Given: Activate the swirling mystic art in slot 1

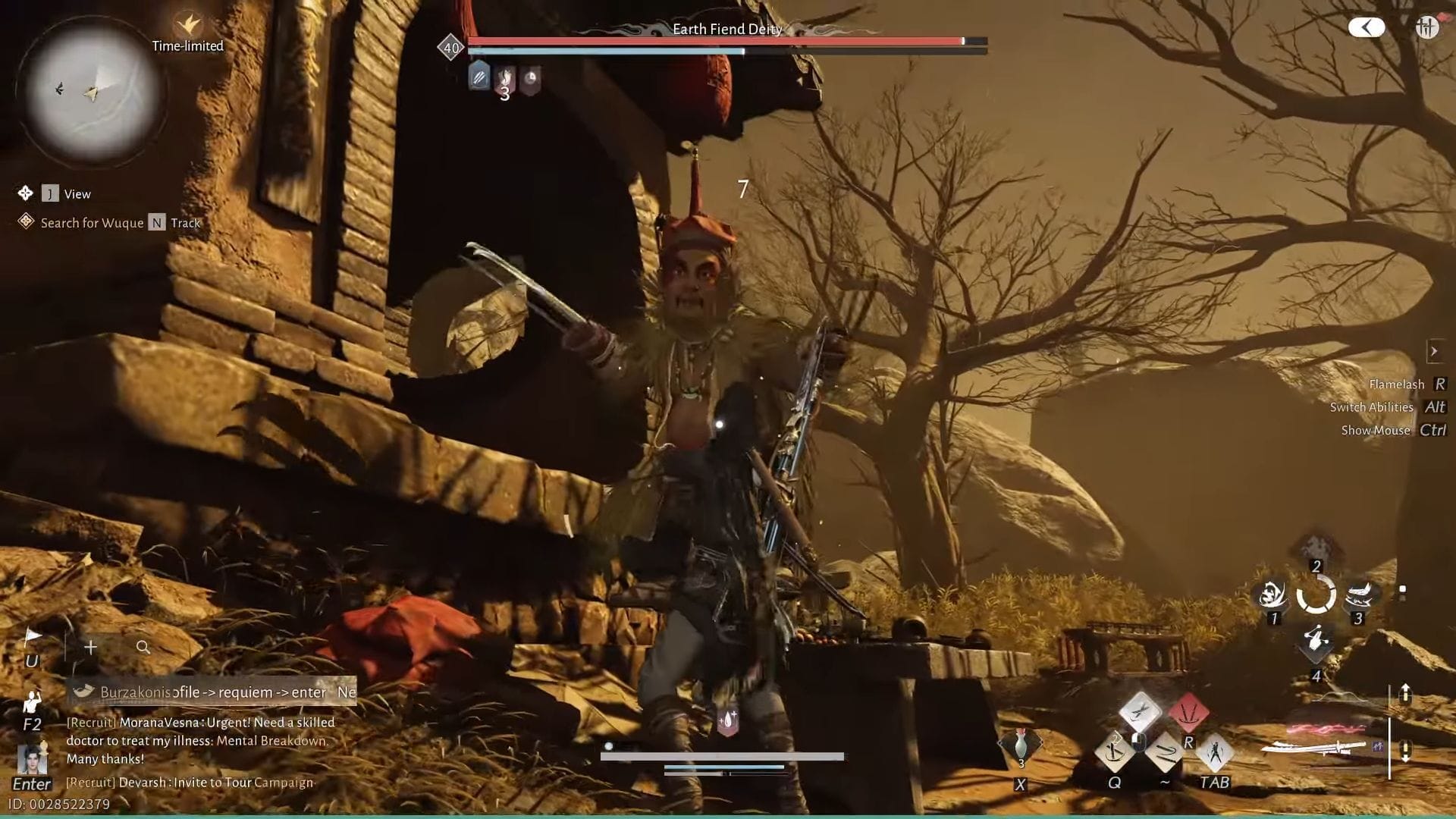Looking at the screenshot, I should (x=1272, y=595).
